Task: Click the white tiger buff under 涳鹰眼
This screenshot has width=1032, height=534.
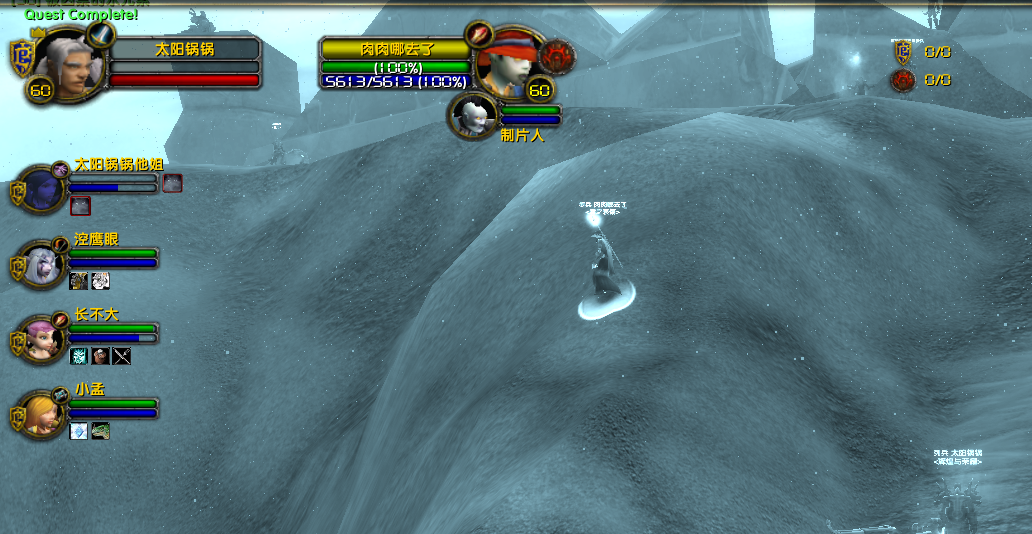Action: click(x=100, y=281)
